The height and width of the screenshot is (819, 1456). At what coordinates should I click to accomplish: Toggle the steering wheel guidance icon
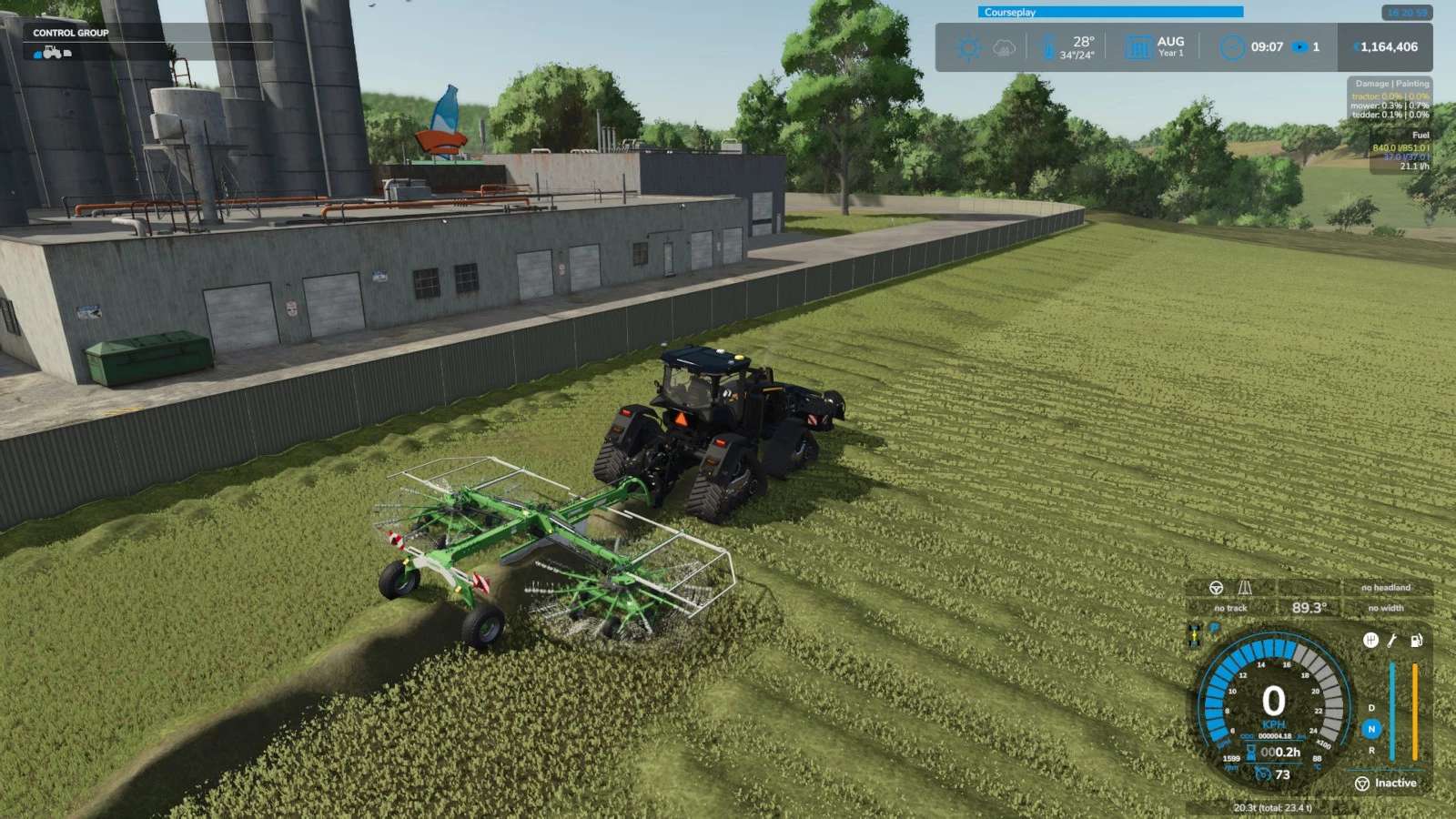[1216, 588]
